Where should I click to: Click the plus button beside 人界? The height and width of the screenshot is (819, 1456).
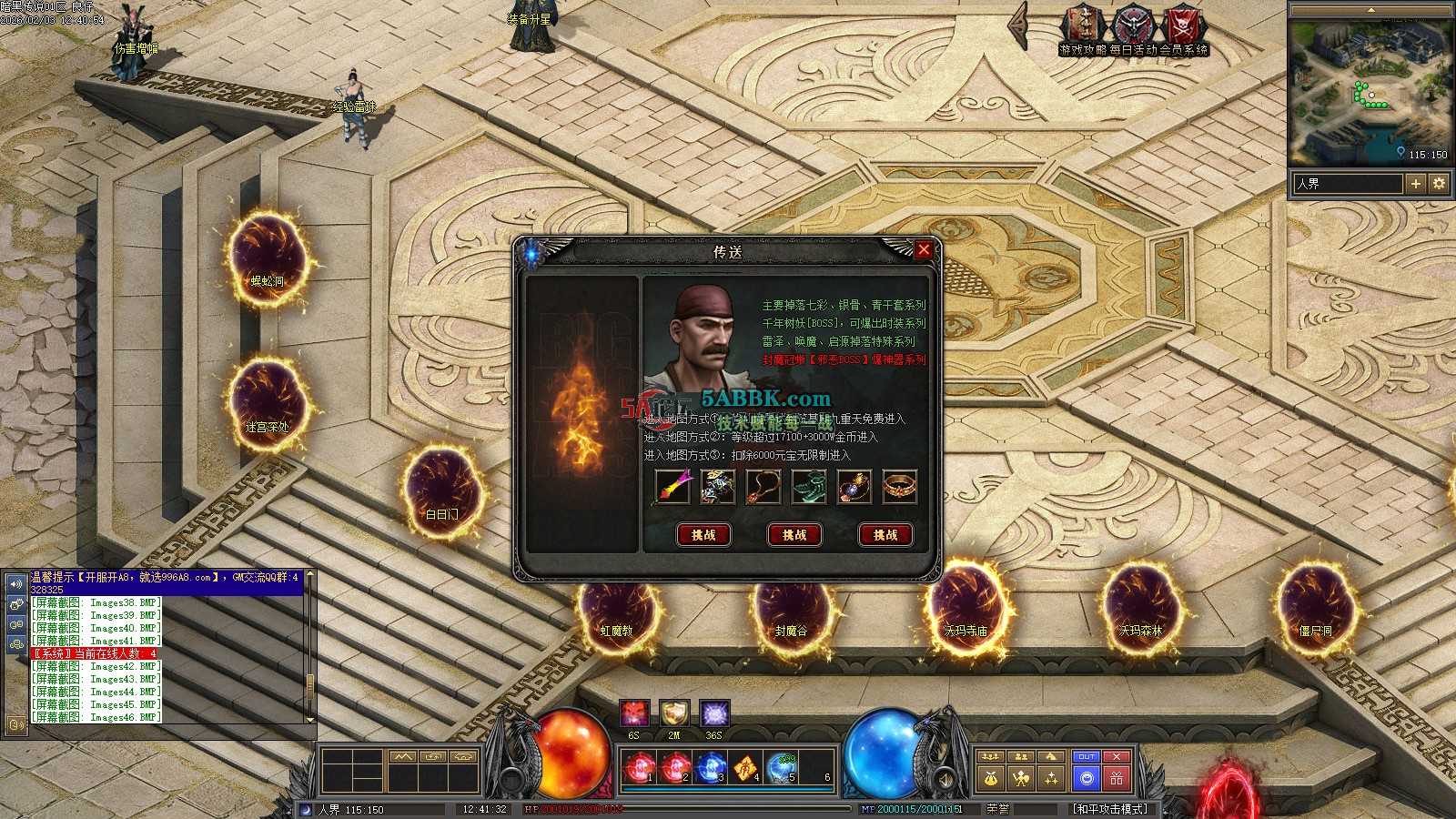tap(1415, 184)
